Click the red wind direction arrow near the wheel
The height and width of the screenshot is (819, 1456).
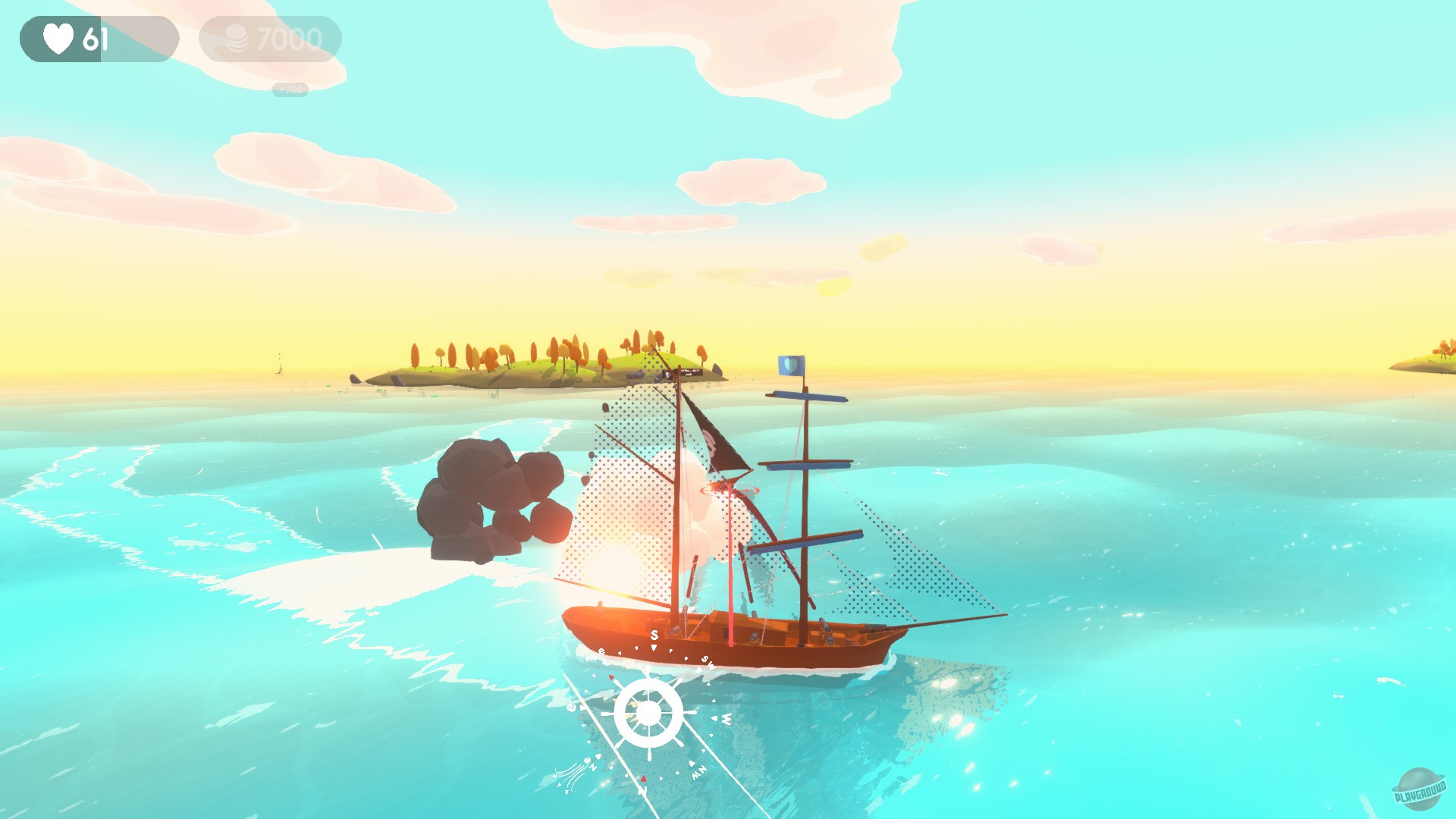click(610, 677)
